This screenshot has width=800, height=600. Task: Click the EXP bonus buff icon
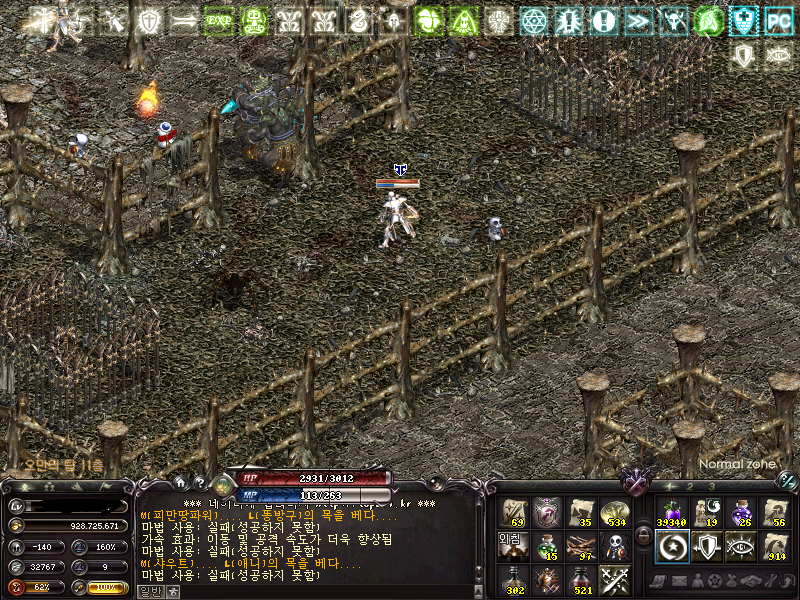[218, 20]
